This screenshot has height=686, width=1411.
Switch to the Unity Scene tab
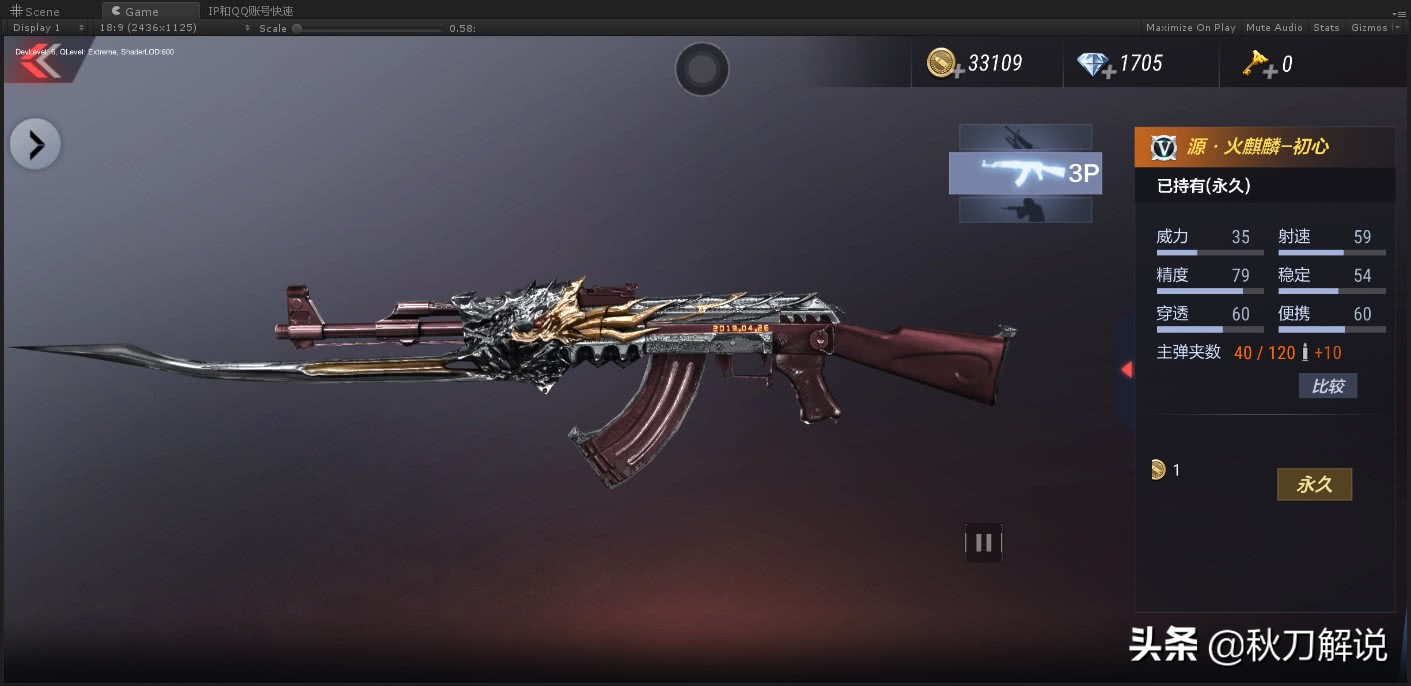tap(36, 11)
